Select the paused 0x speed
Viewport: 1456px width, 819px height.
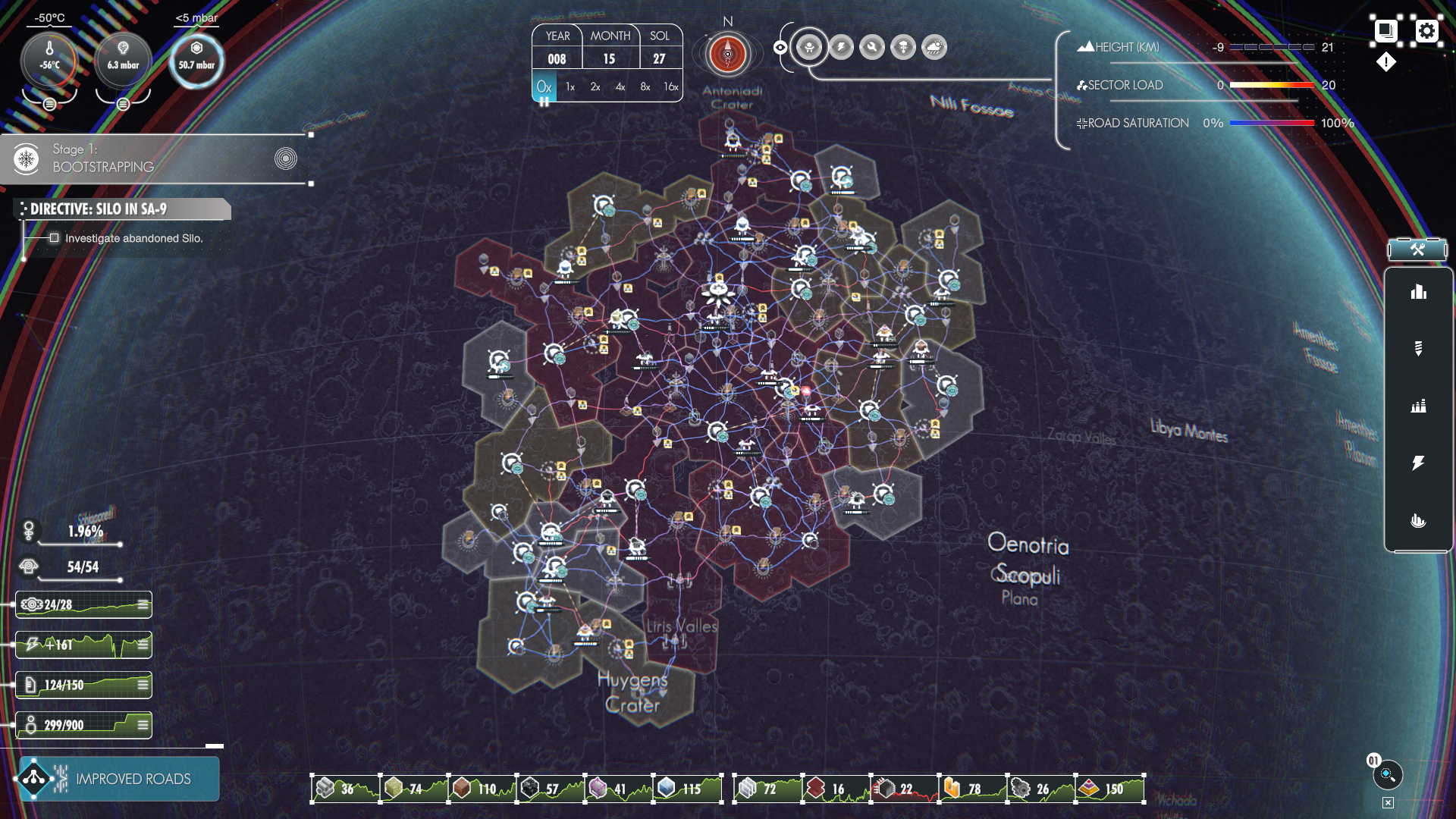click(x=544, y=87)
